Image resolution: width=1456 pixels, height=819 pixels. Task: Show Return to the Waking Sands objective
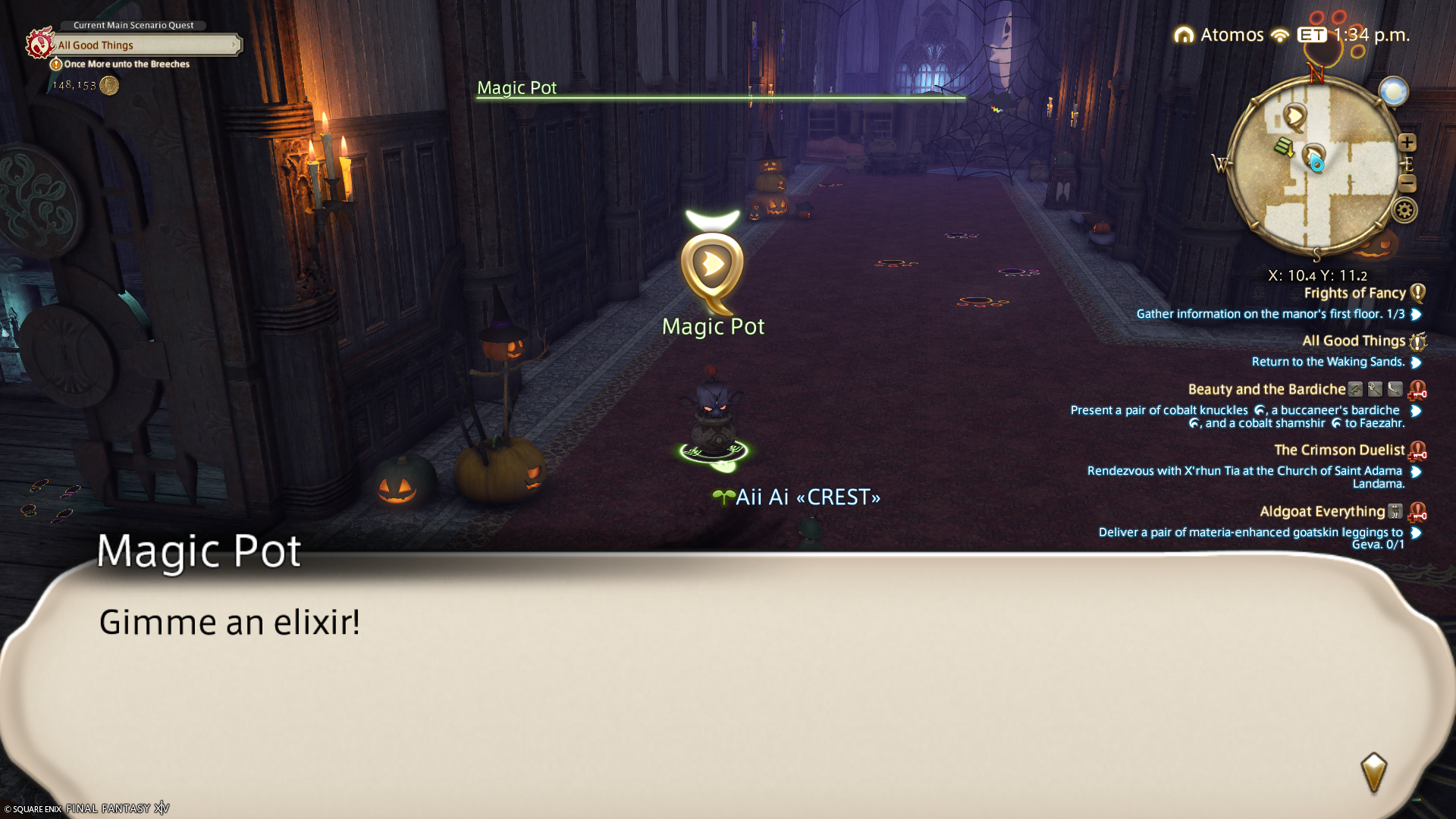coord(1328,362)
